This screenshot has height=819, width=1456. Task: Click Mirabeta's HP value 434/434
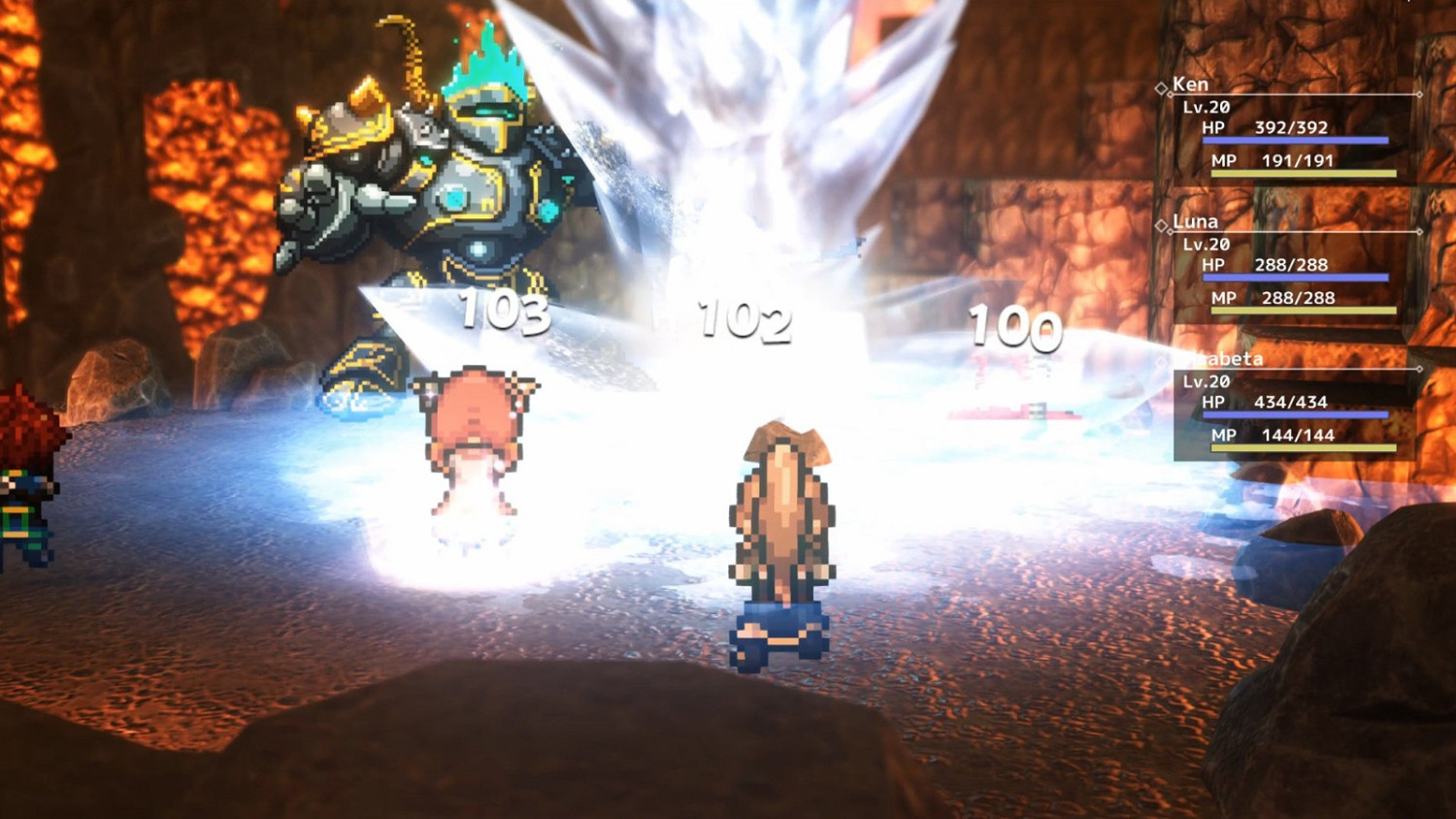click(1291, 401)
